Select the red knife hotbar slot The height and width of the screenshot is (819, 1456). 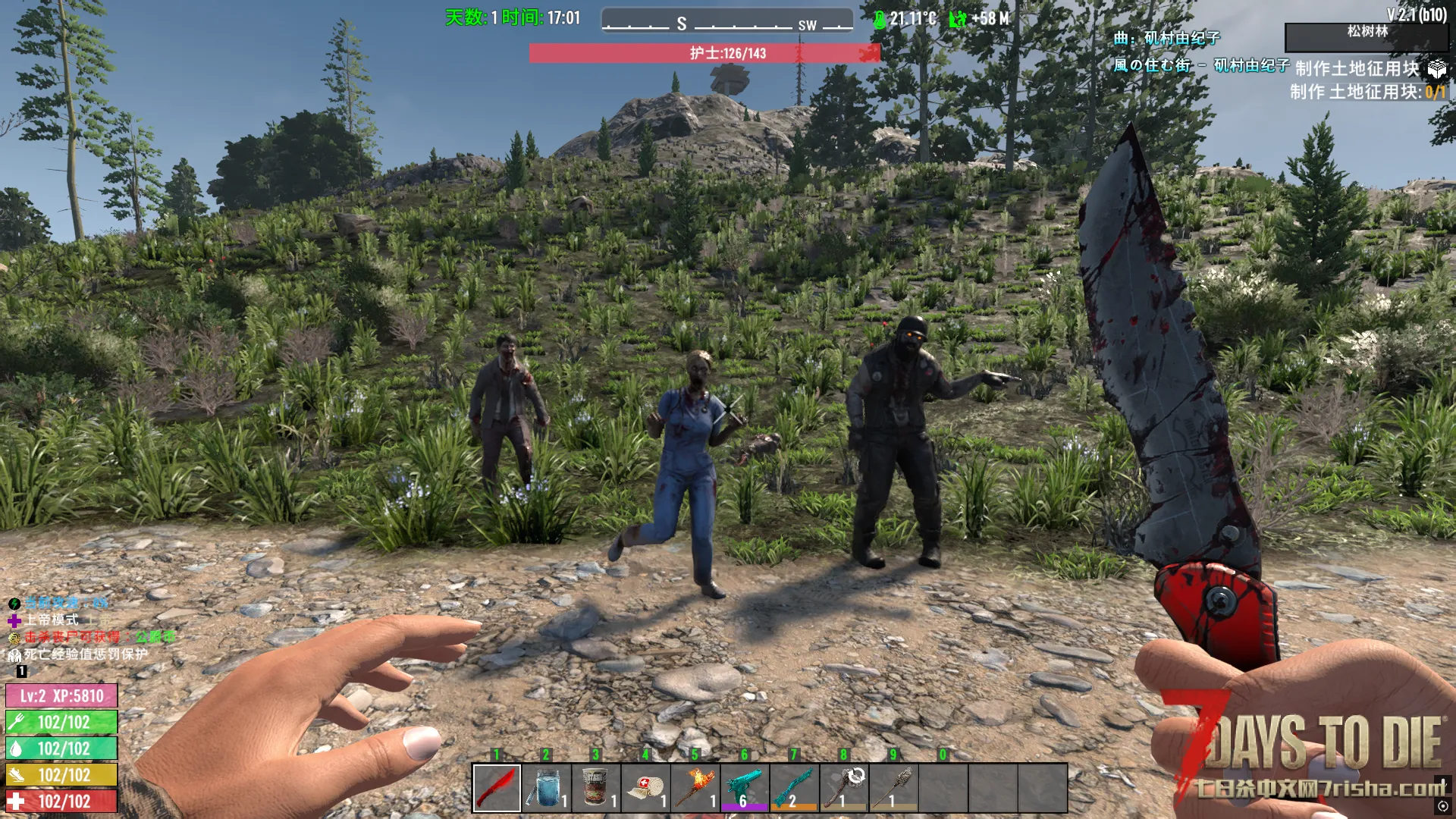point(497,787)
